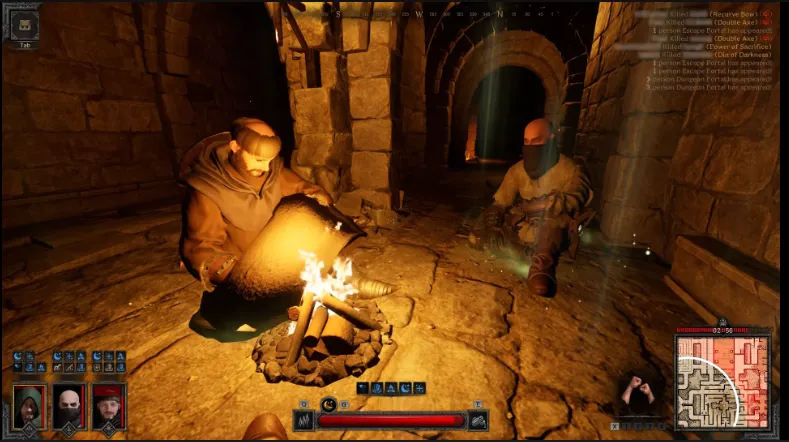Viewport: 789px width, 442px height.
Task: Click the dungeon minimap
Action: pos(722,381)
